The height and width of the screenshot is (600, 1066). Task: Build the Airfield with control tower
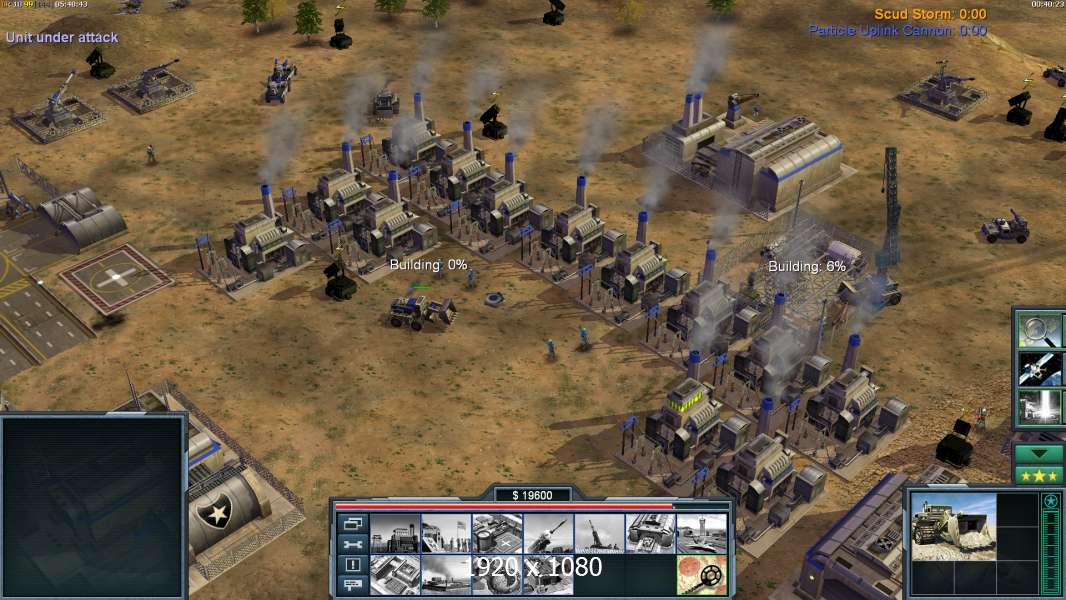[x=700, y=533]
